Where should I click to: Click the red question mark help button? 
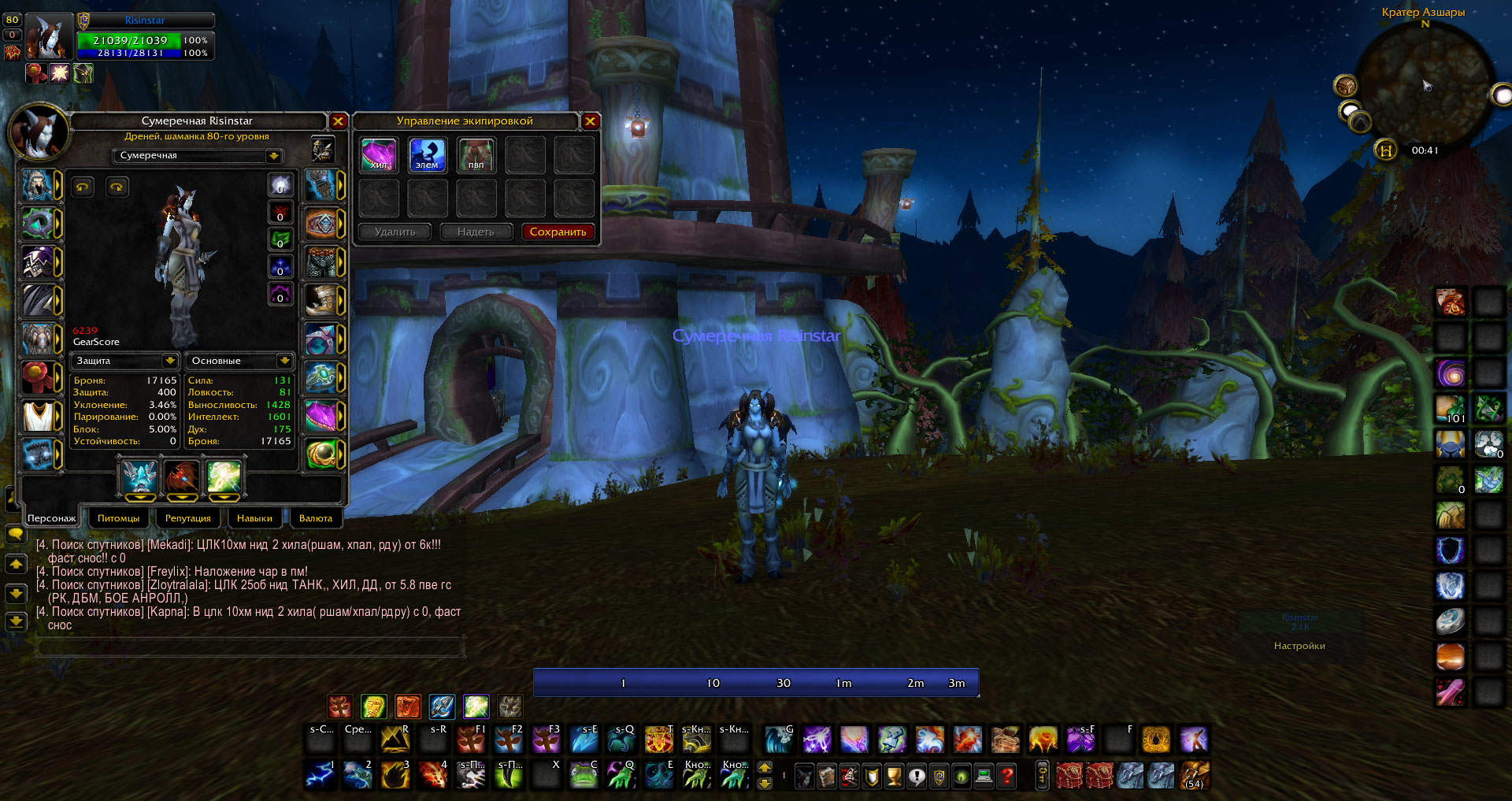tap(1006, 777)
